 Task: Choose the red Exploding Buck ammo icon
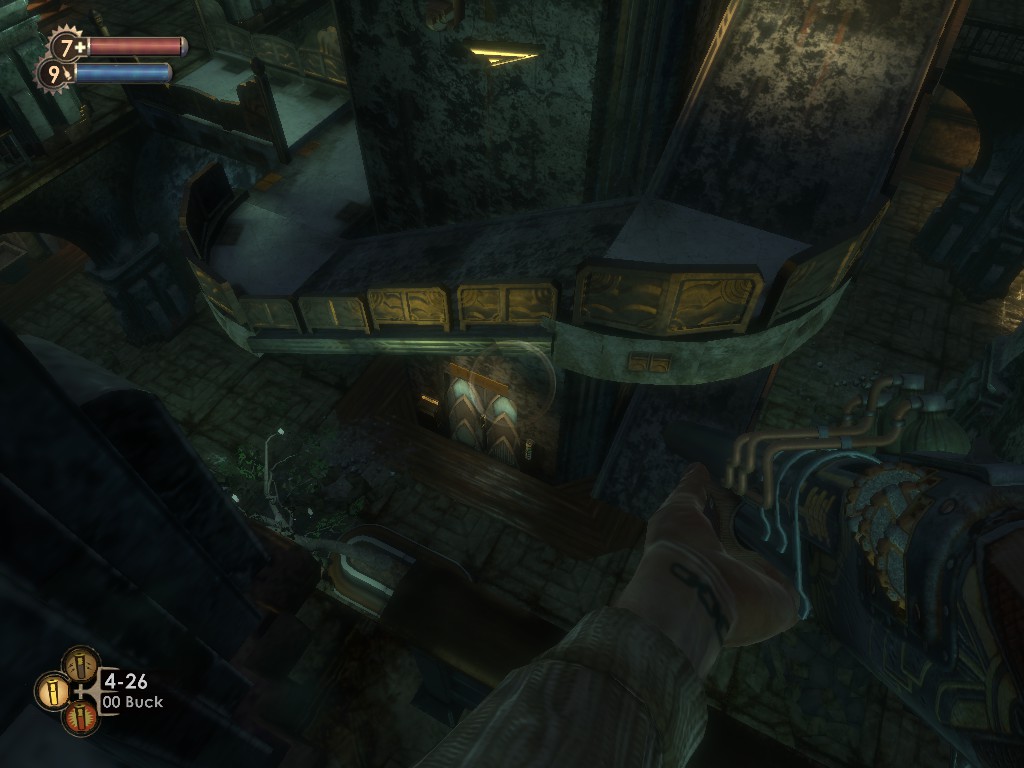(x=81, y=717)
